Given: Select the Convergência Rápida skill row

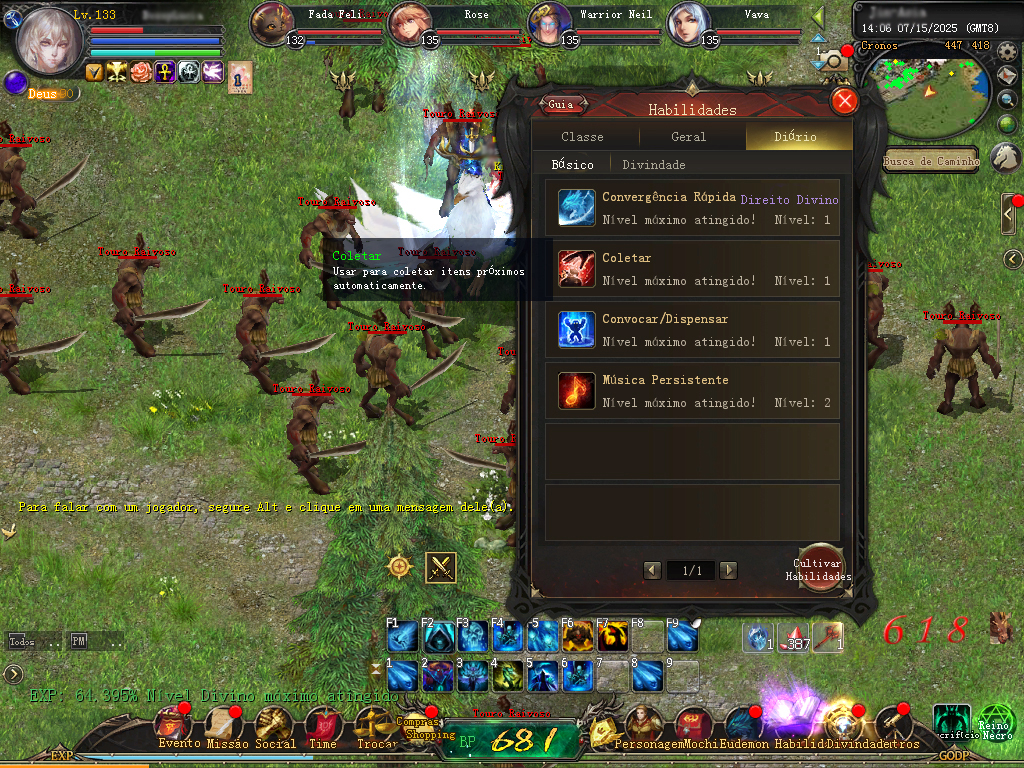Looking at the screenshot, I should (692, 208).
